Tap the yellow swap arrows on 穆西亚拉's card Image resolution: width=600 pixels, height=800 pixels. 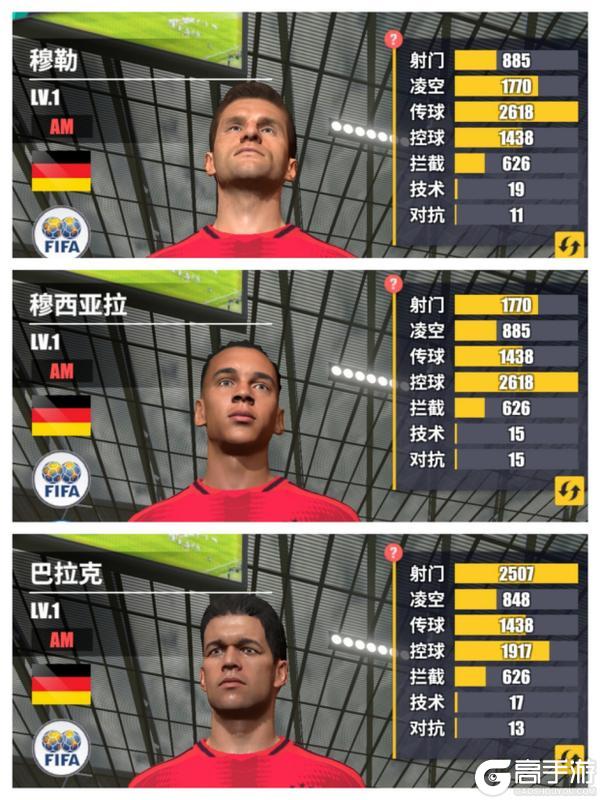coord(569,490)
